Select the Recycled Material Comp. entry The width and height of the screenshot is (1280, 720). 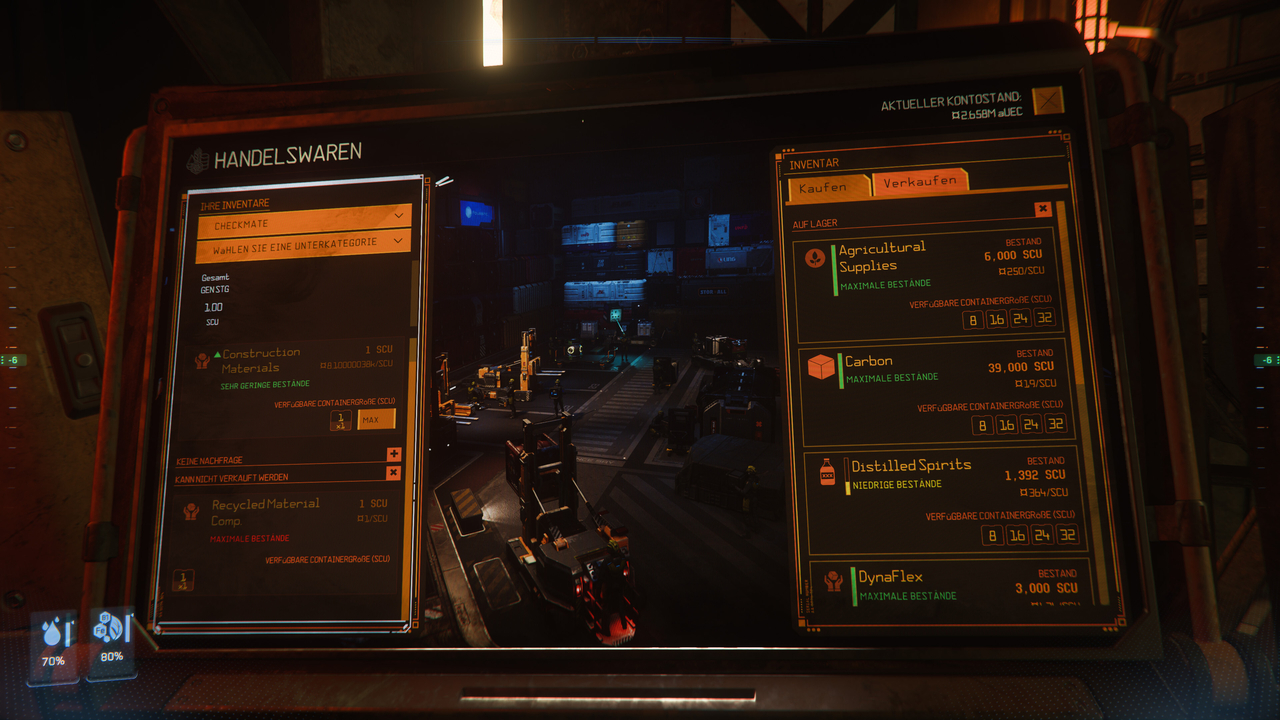[265, 511]
